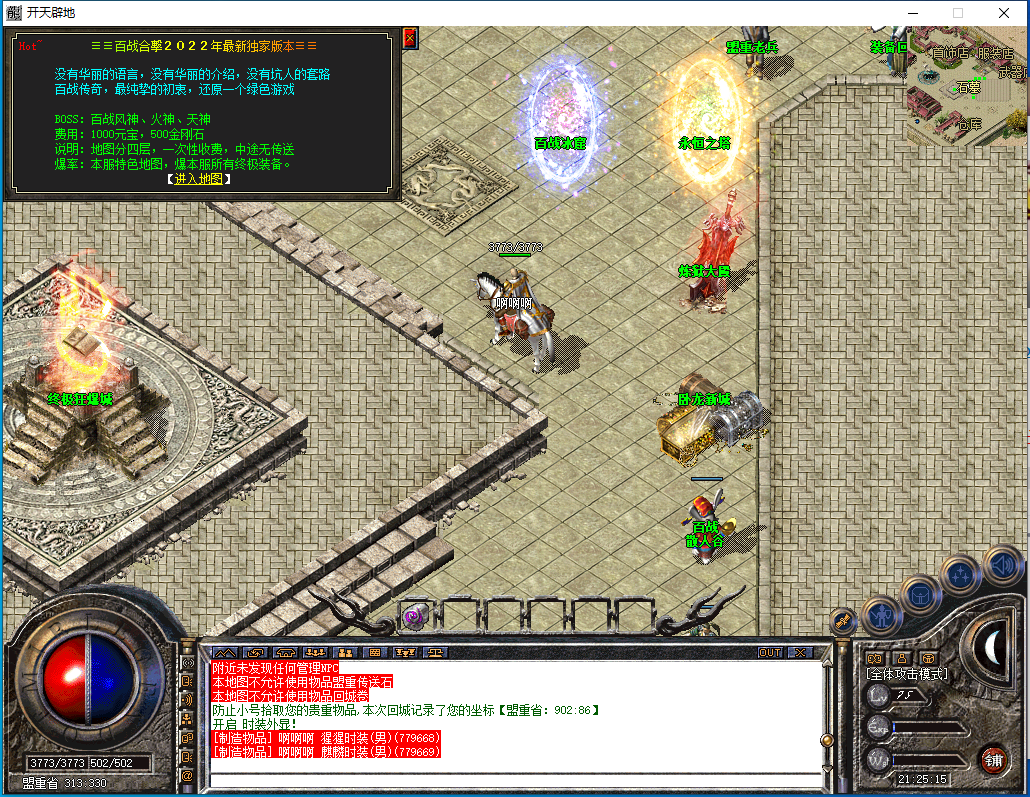Open the skills round button with stars
1030x797 pixels.
click(960, 575)
